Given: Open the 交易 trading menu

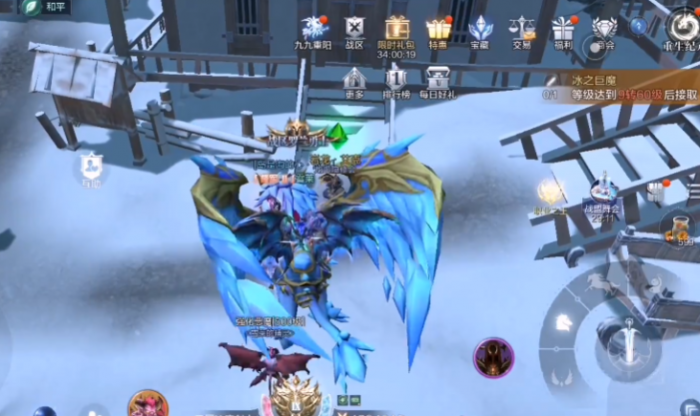Looking at the screenshot, I should (521, 29).
